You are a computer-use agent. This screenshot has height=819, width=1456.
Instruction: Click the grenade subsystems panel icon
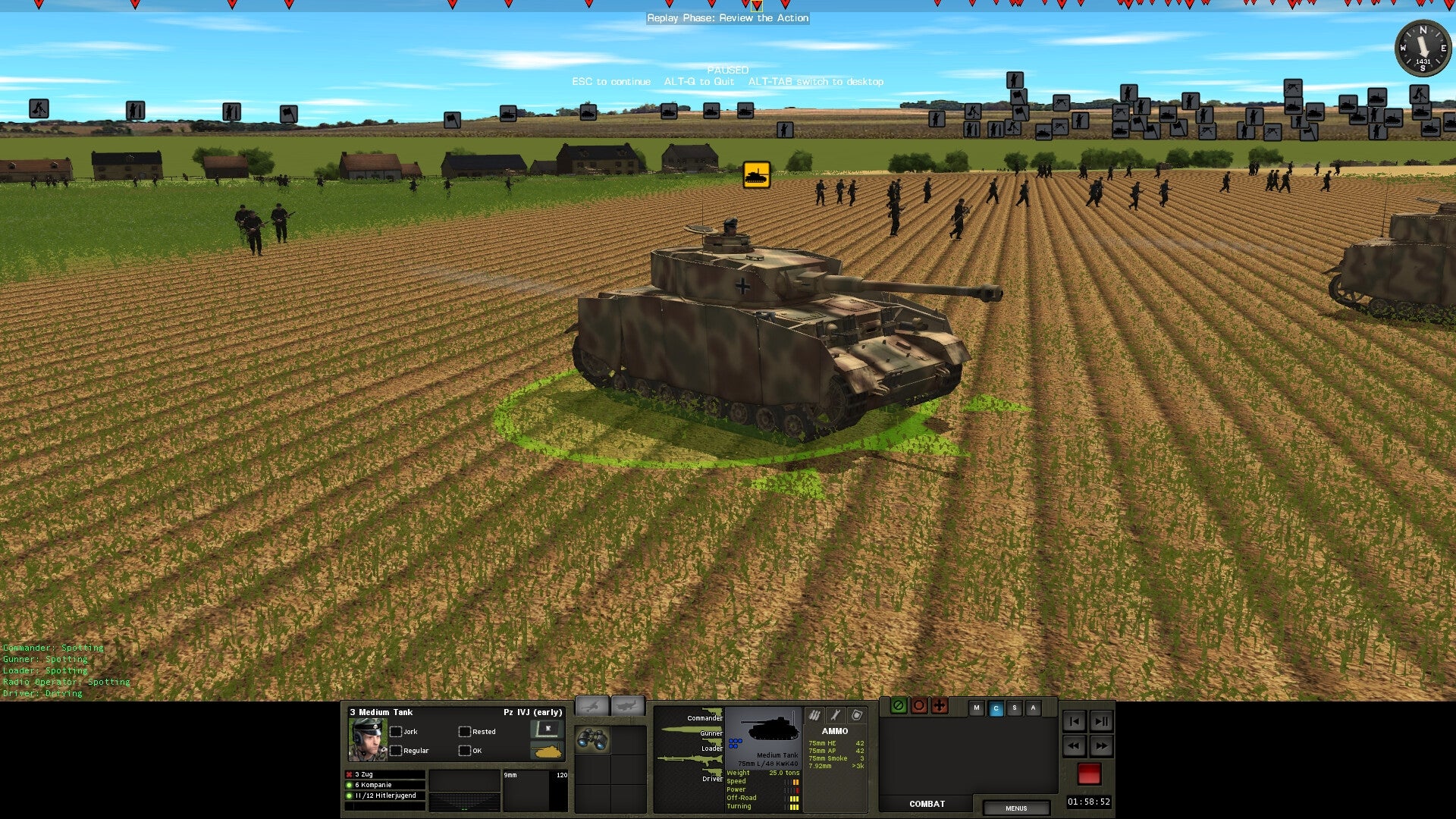(x=855, y=715)
